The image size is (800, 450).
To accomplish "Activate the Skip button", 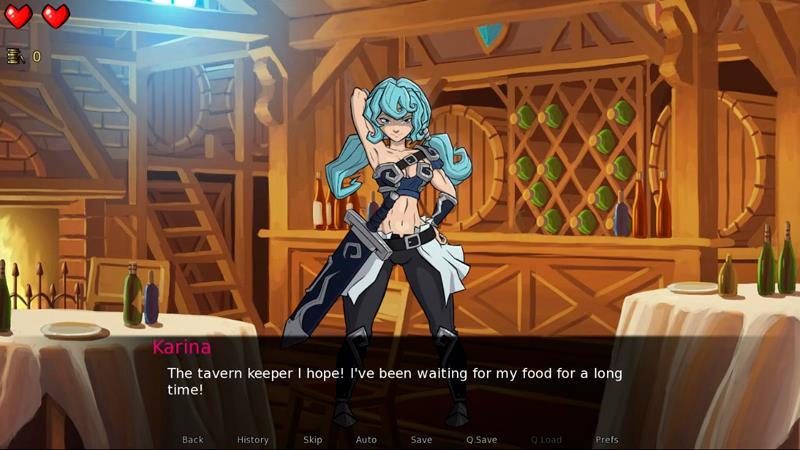I will click(313, 440).
